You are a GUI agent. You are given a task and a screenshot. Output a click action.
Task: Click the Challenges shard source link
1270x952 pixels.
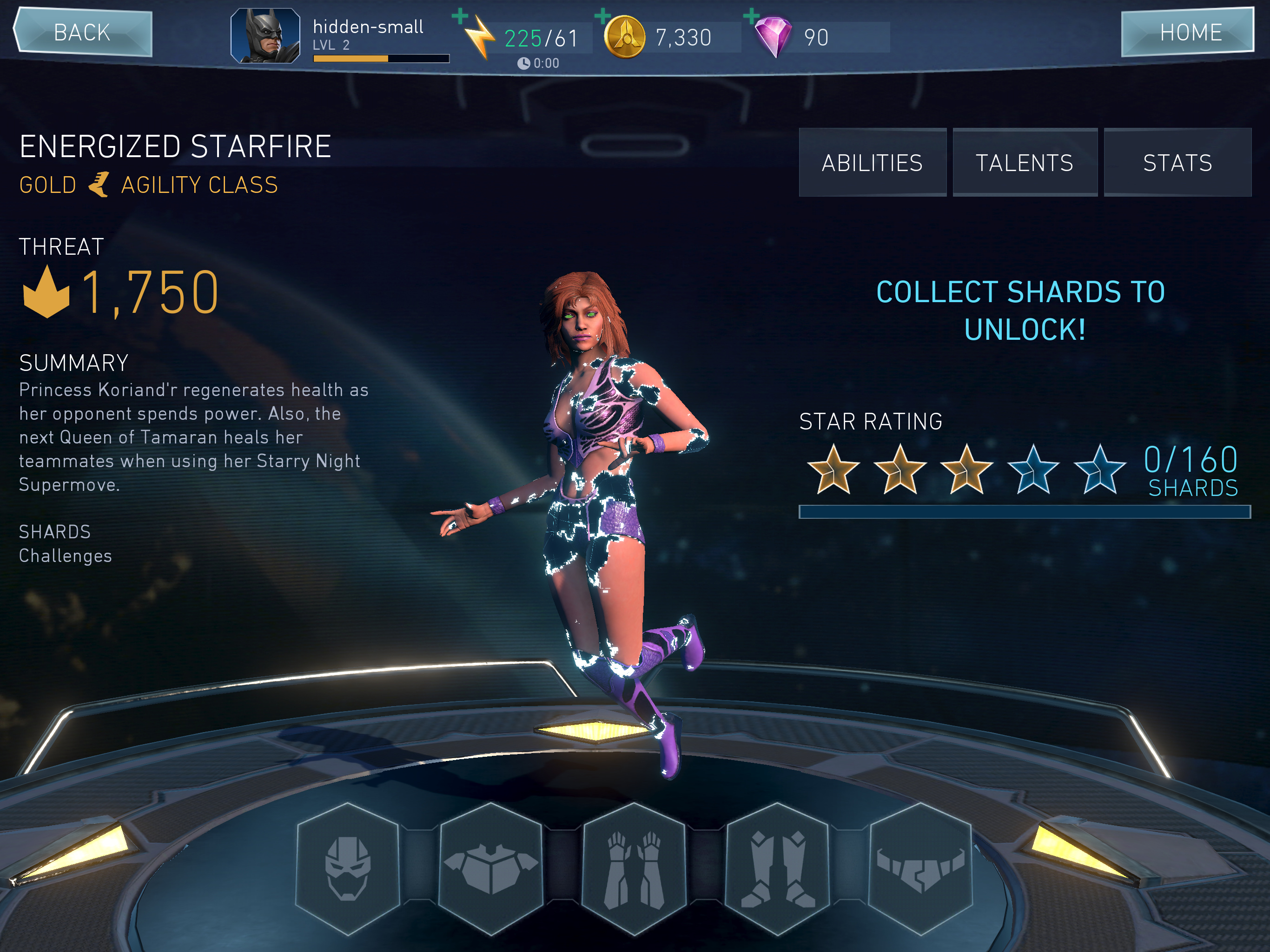[66, 556]
